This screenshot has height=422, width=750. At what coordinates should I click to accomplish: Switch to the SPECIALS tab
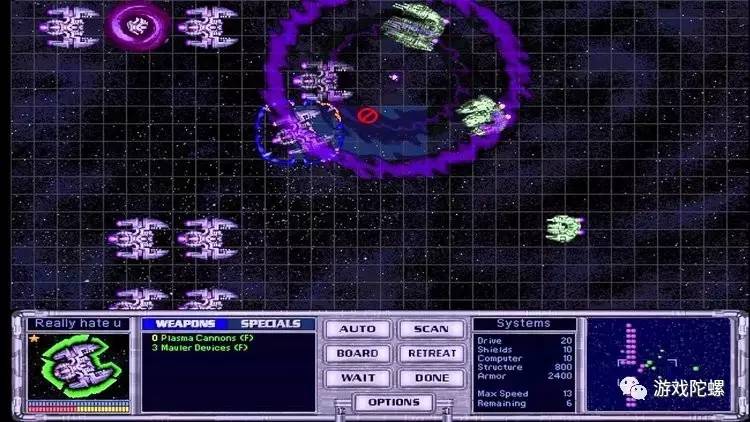coord(270,324)
